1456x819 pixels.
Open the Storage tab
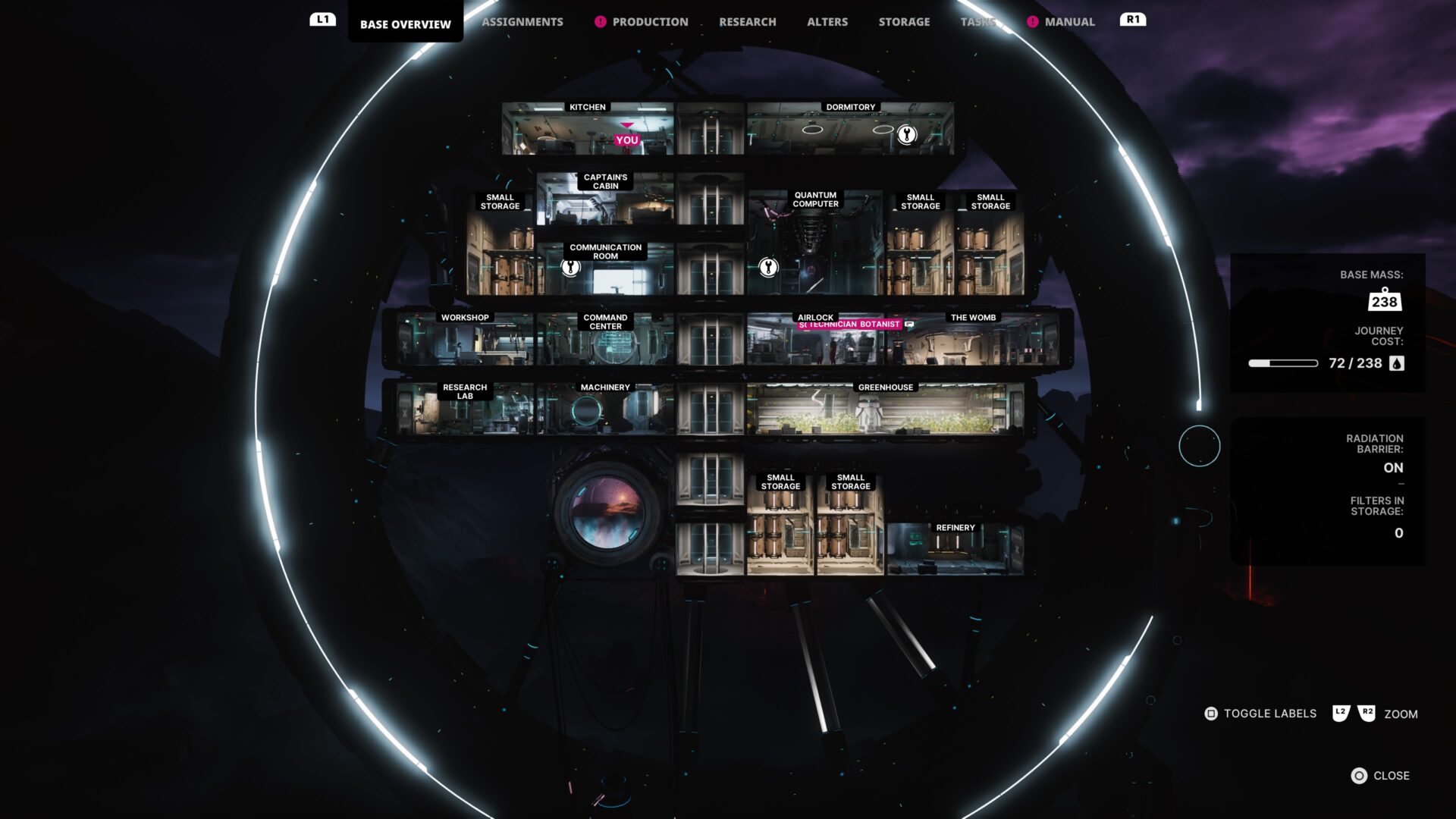(904, 22)
